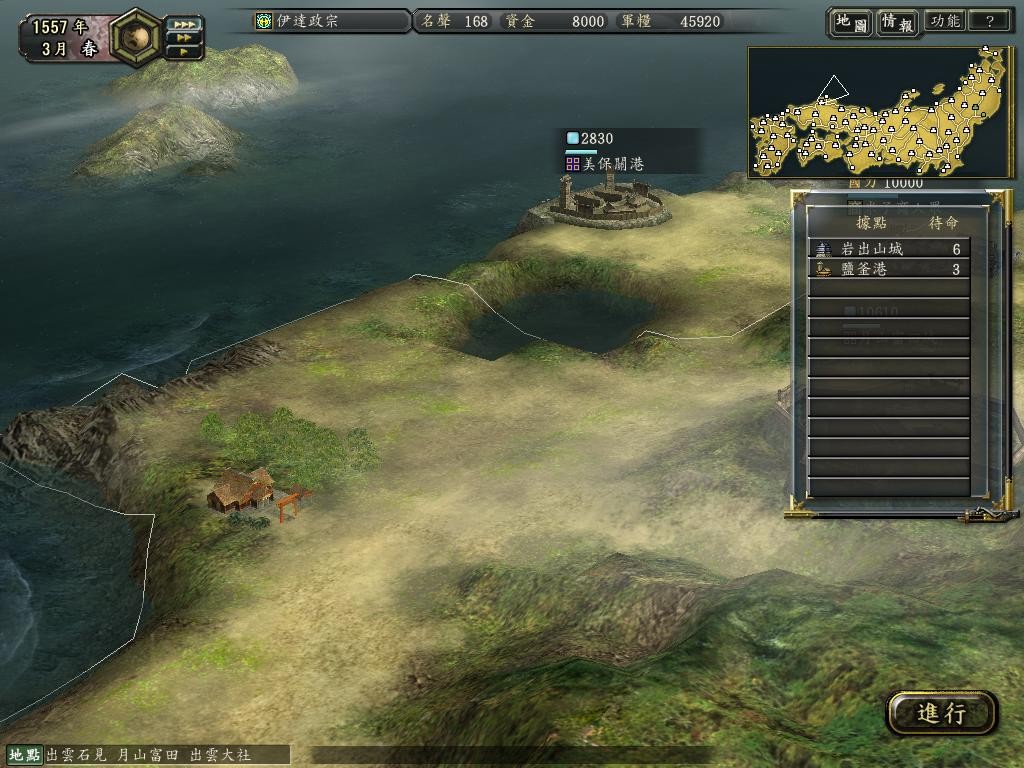Open the 地圖 map menu
The width and height of the screenshot is (1024, 768).
pos(851,22)
